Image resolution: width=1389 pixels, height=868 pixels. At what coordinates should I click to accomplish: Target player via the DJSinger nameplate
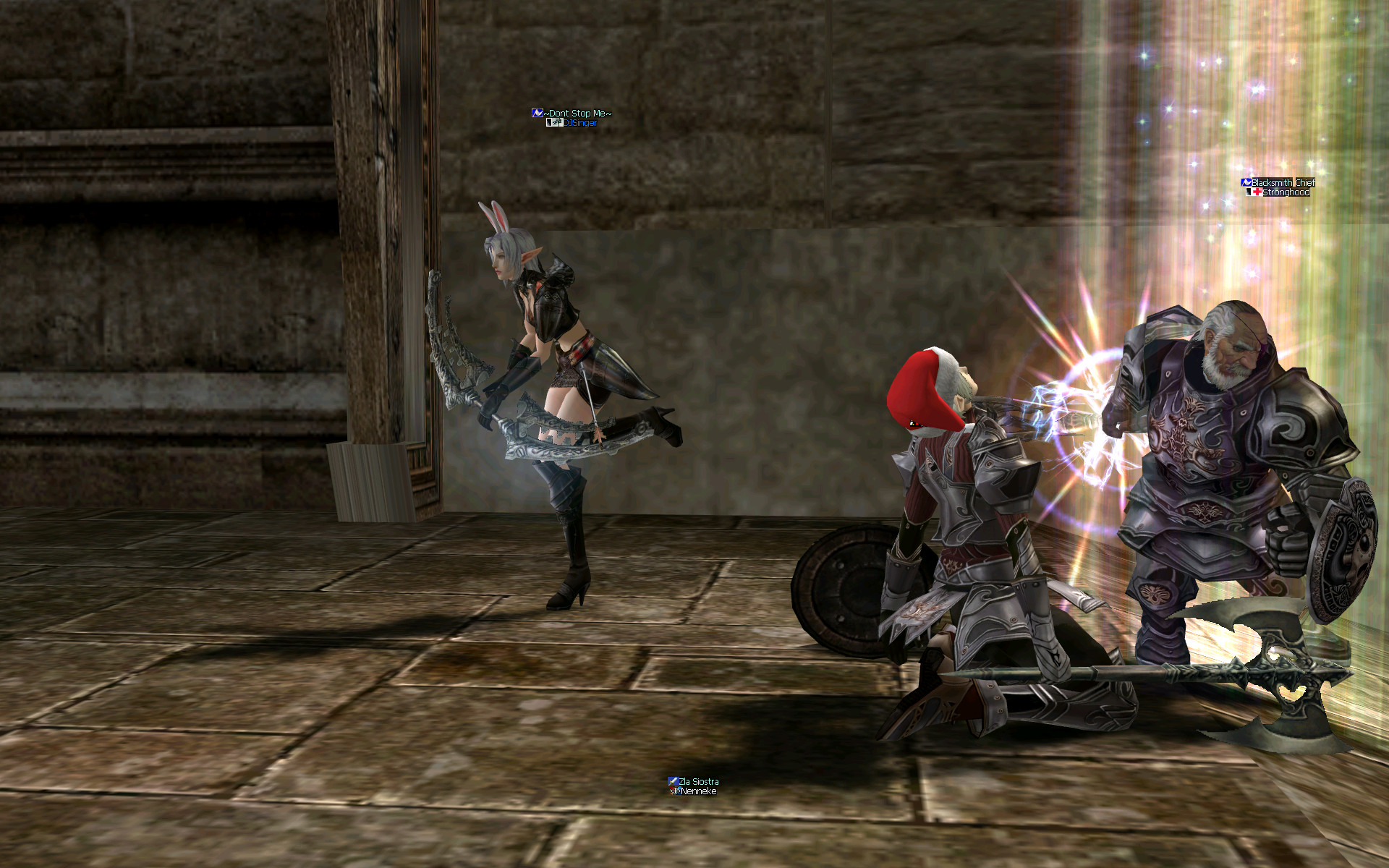[580, 123]
